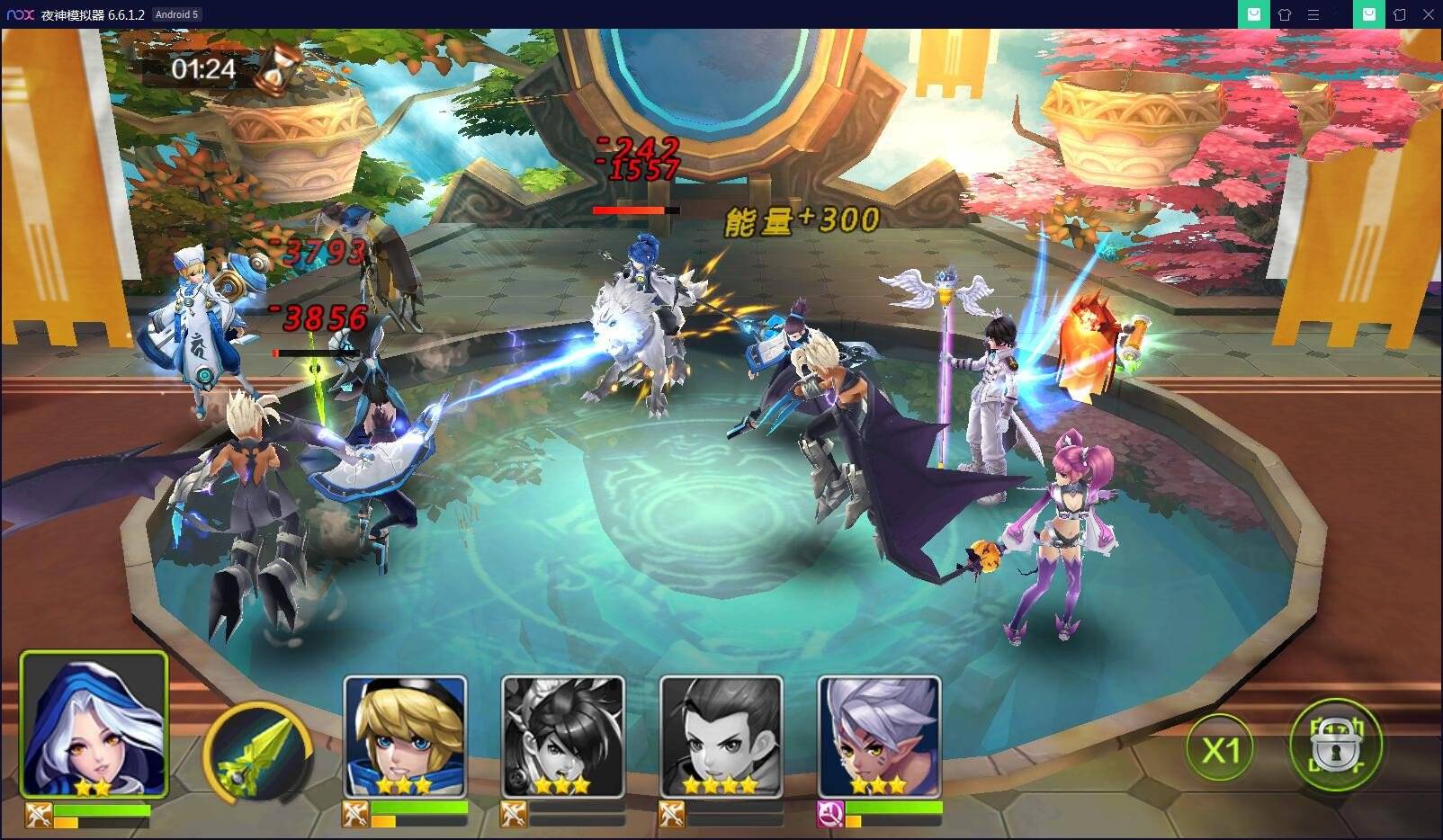Click the hourglass icon beside the timer
The image size is (1443, 840).
coord(277,74)
